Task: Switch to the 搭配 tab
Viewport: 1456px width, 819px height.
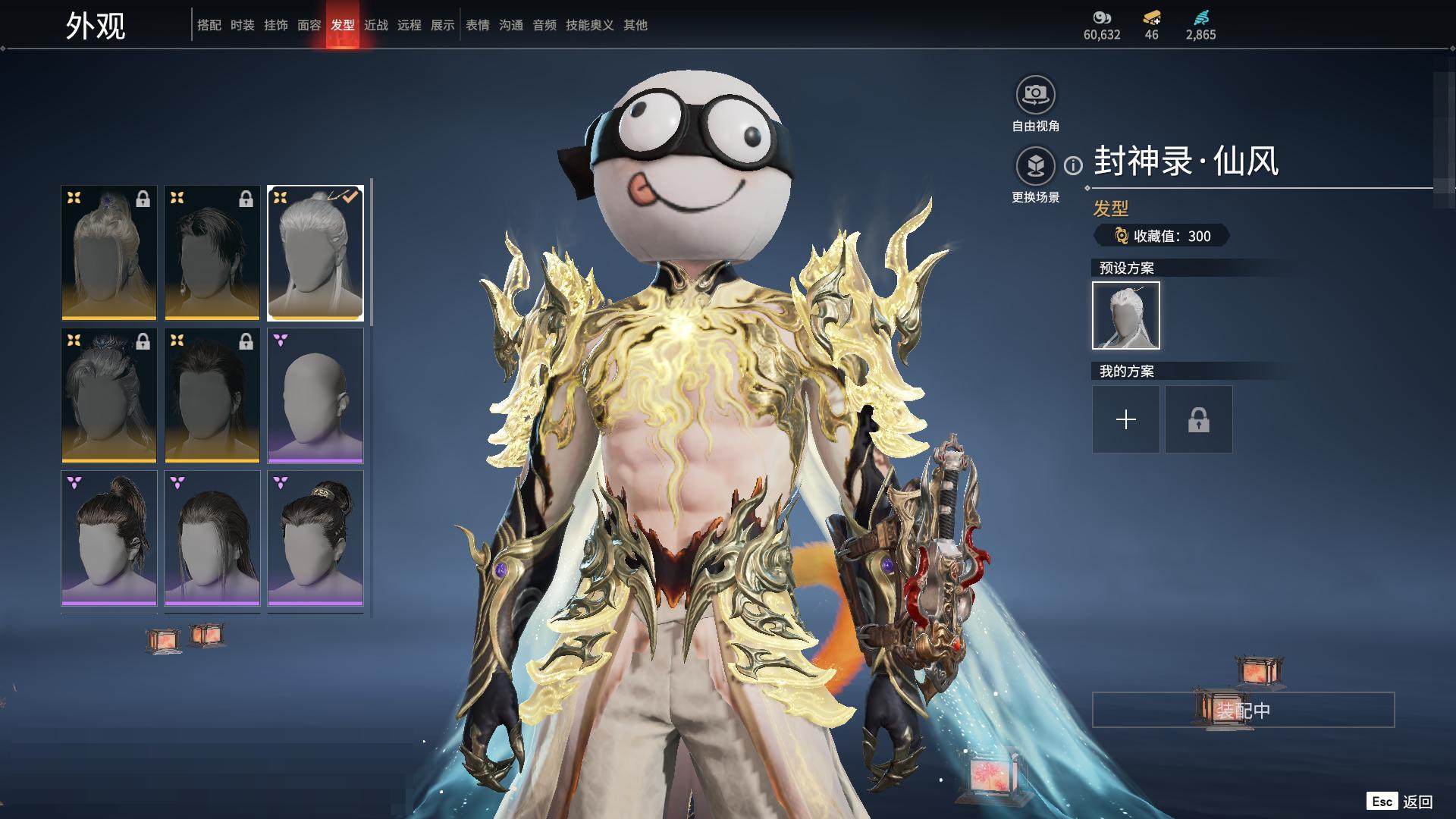Action: click(209, 25)
